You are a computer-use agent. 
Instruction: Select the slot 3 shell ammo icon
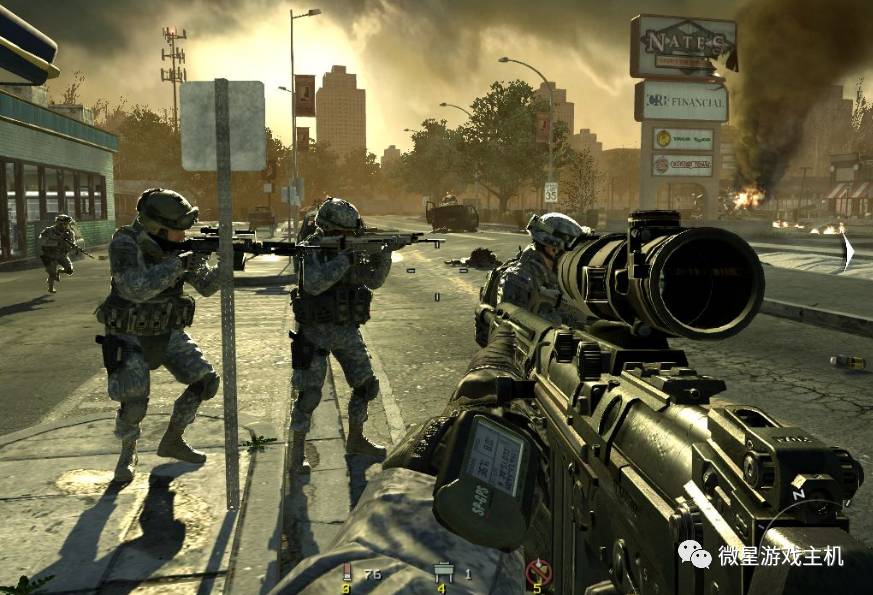(347, 573)
